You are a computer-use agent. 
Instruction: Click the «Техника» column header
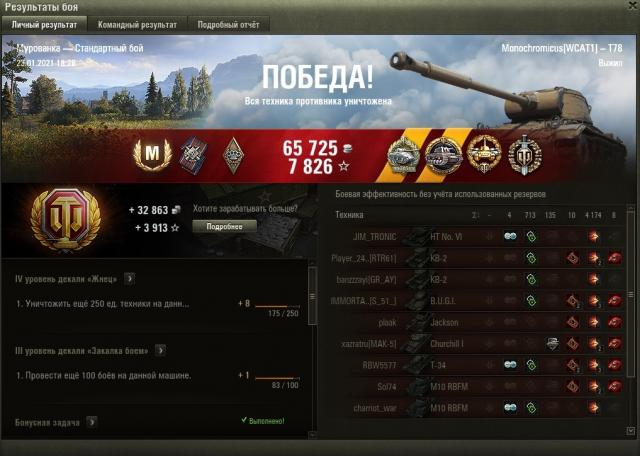349,215
